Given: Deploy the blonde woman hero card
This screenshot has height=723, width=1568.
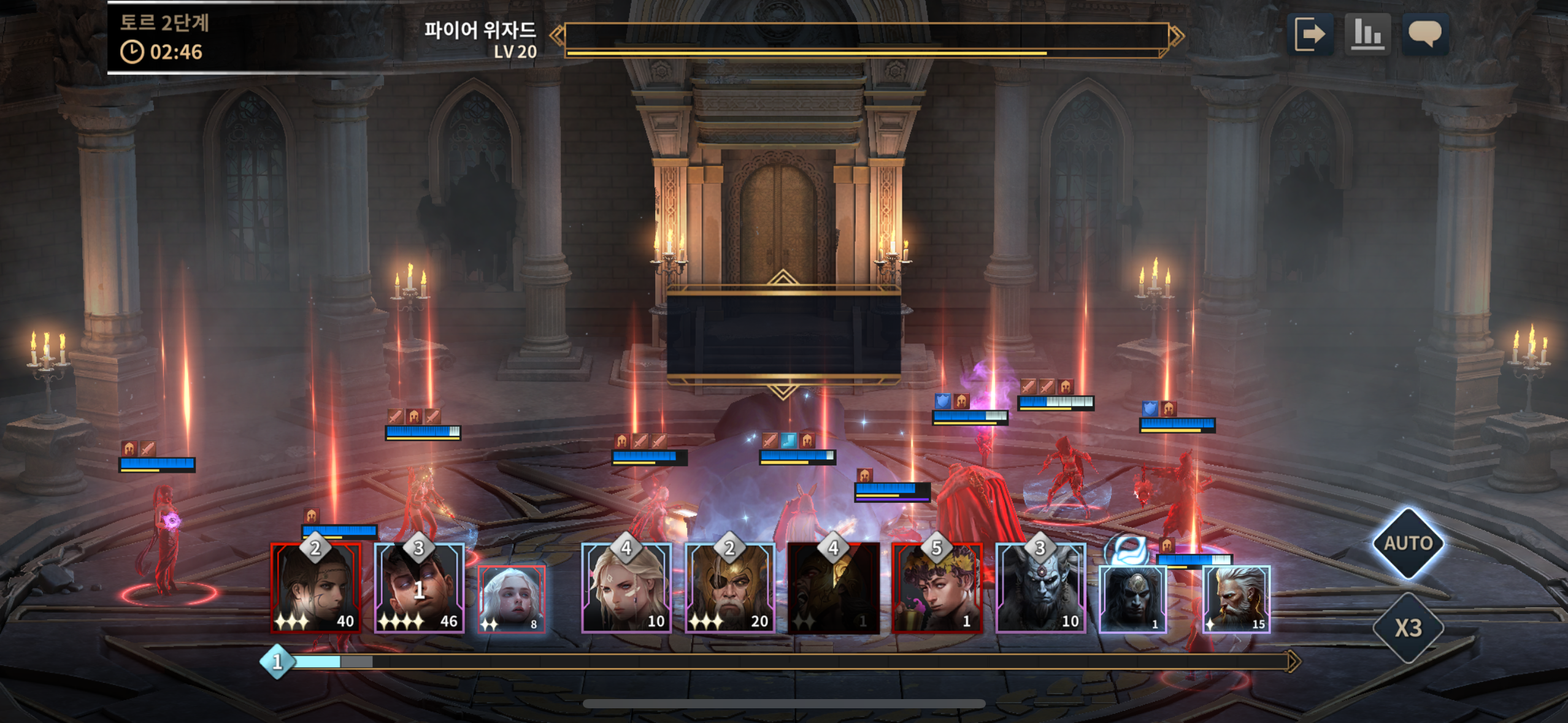Looking at the screenshot, I should (x=626, y=588).
